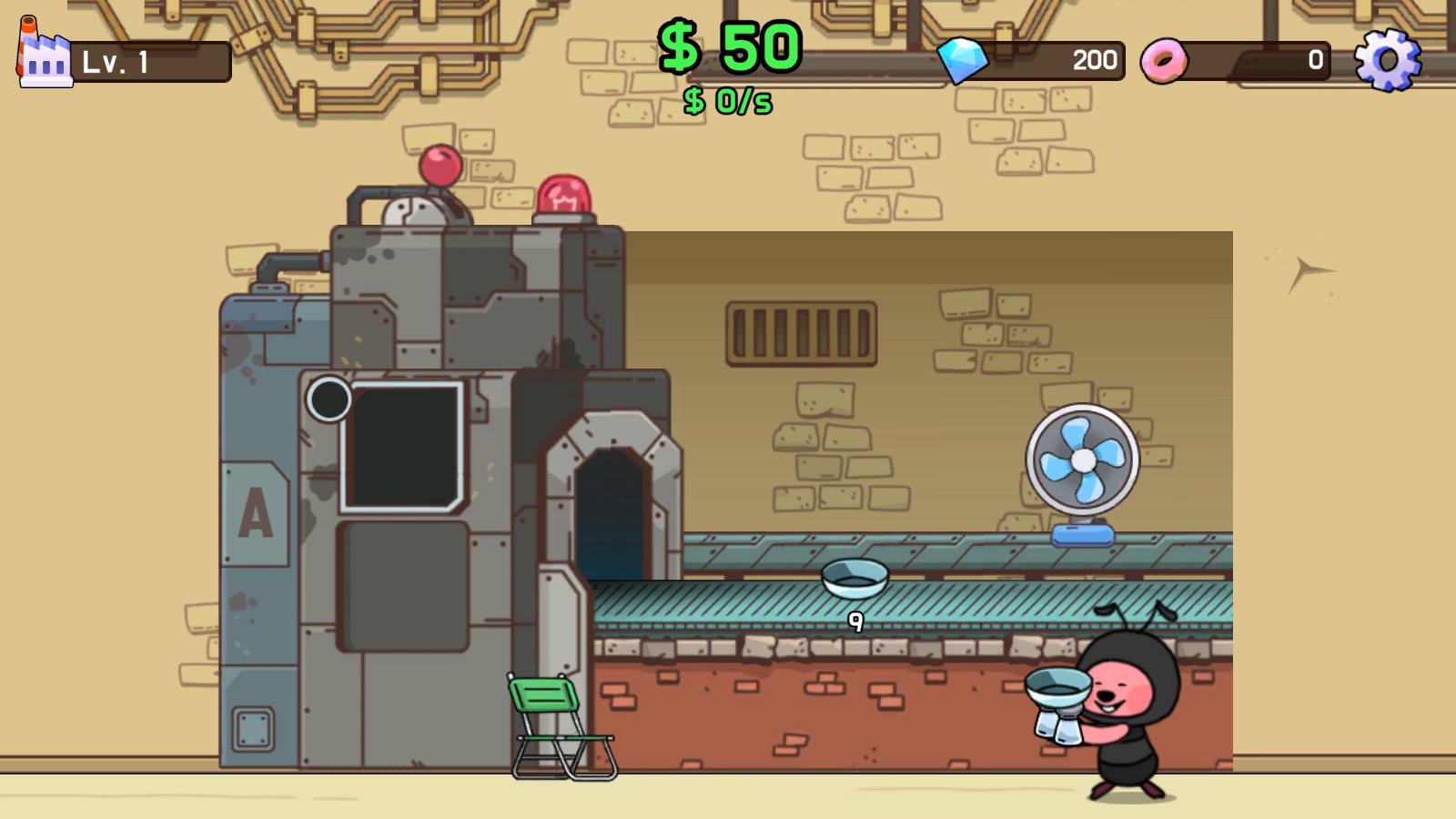Tap the round porthole on the machine
The image size is (1456, 819).
pyautogui.click(x=329, y=399)
